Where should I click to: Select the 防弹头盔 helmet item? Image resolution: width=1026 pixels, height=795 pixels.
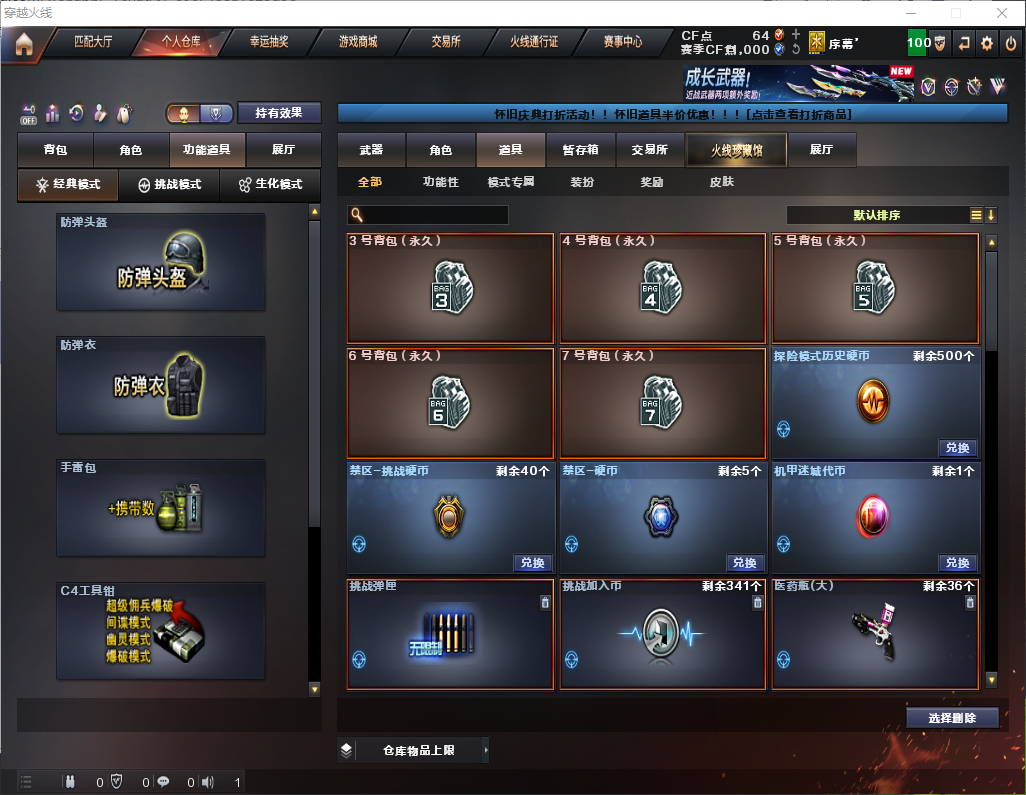(161, 262)
